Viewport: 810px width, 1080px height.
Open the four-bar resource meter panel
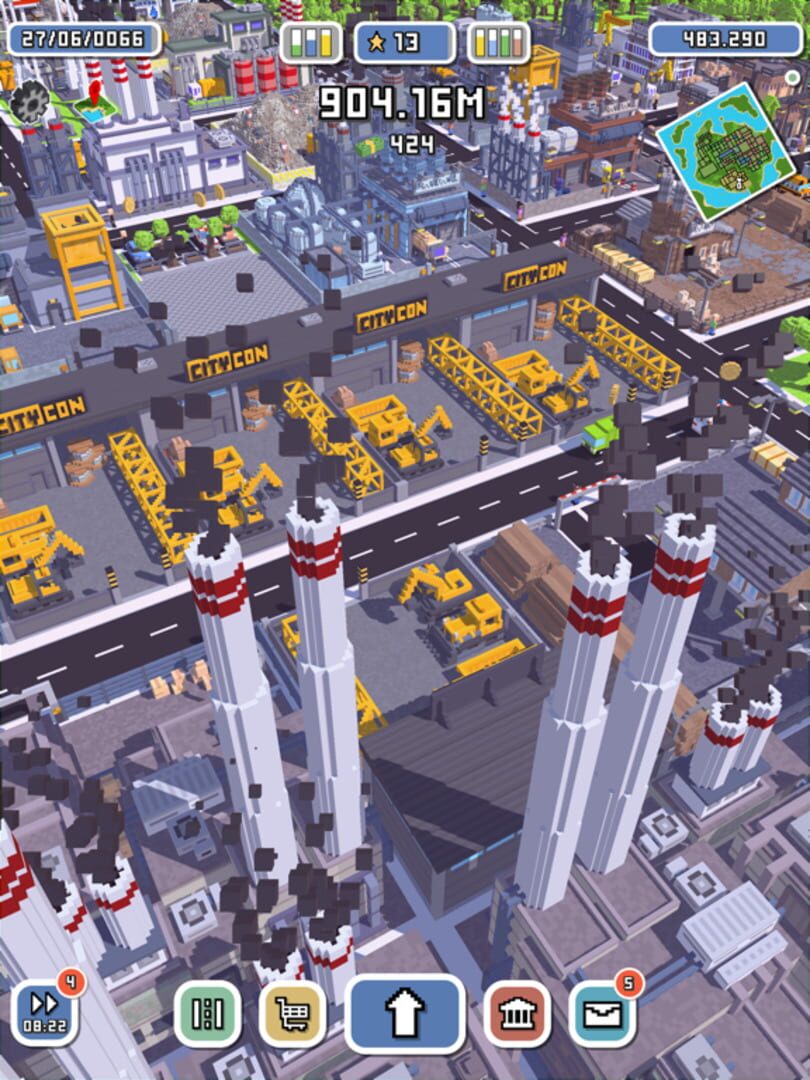[499, 42]
